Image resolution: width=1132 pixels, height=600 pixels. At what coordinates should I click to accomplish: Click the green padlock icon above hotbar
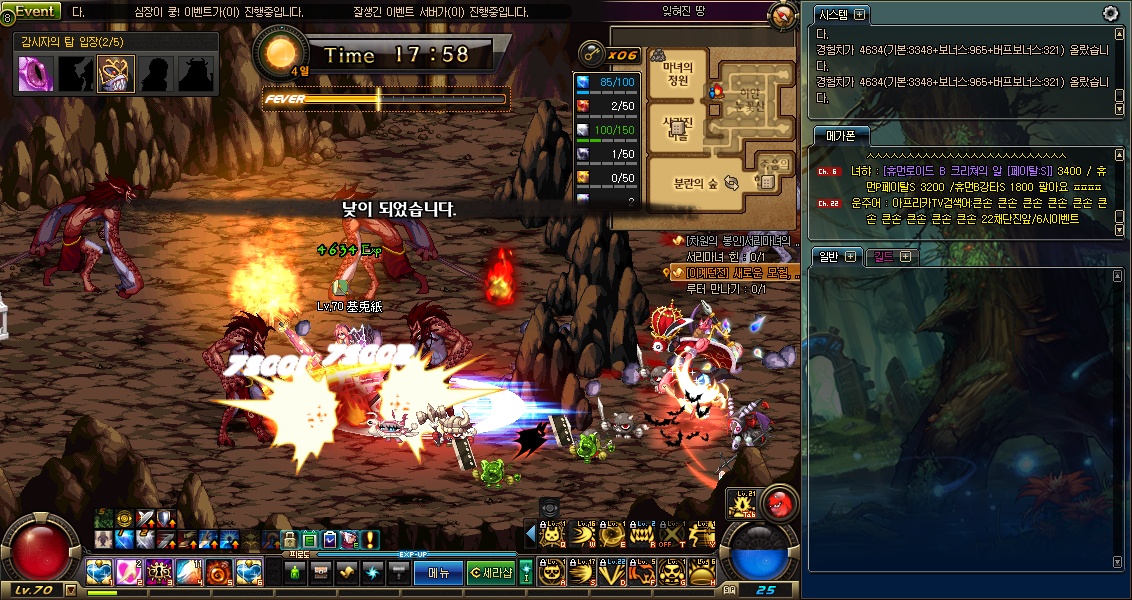coord(289,540)
